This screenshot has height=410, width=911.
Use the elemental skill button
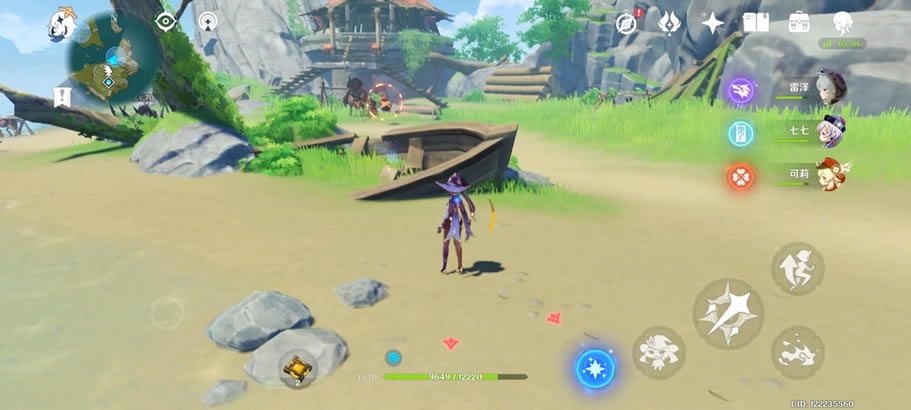coord(657,351)
